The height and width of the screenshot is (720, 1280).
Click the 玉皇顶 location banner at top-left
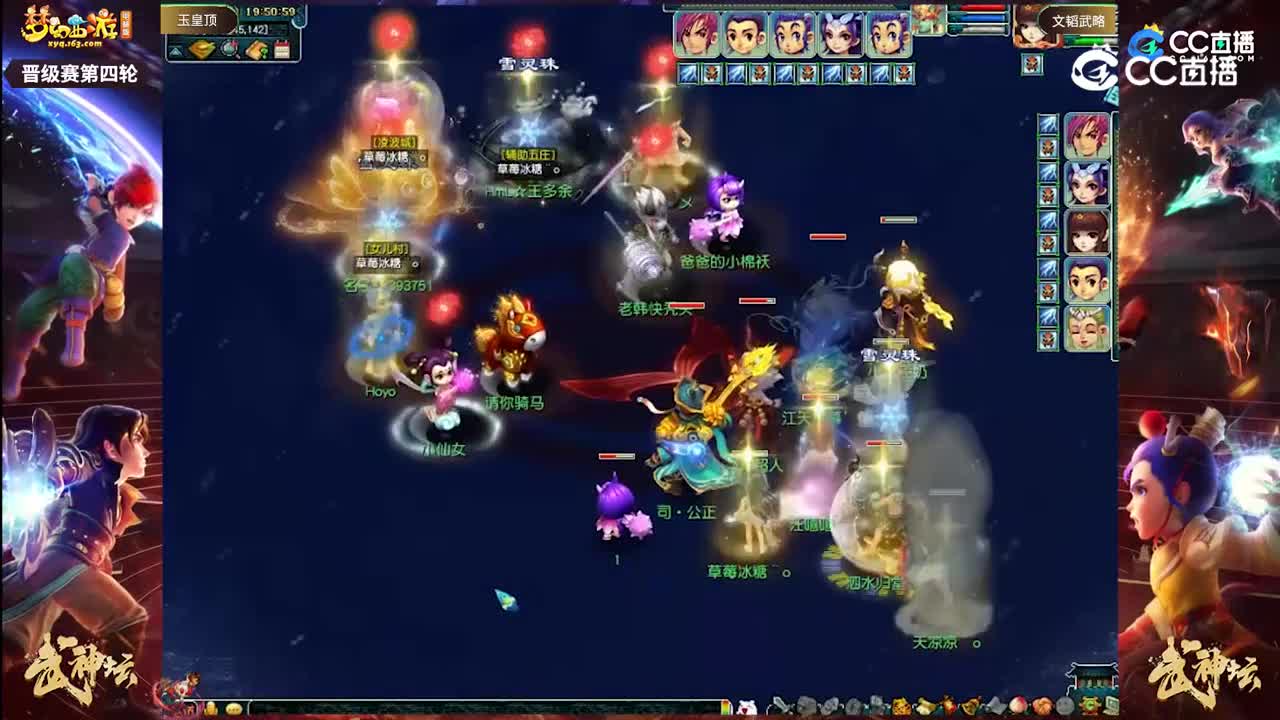click(196, 19)
